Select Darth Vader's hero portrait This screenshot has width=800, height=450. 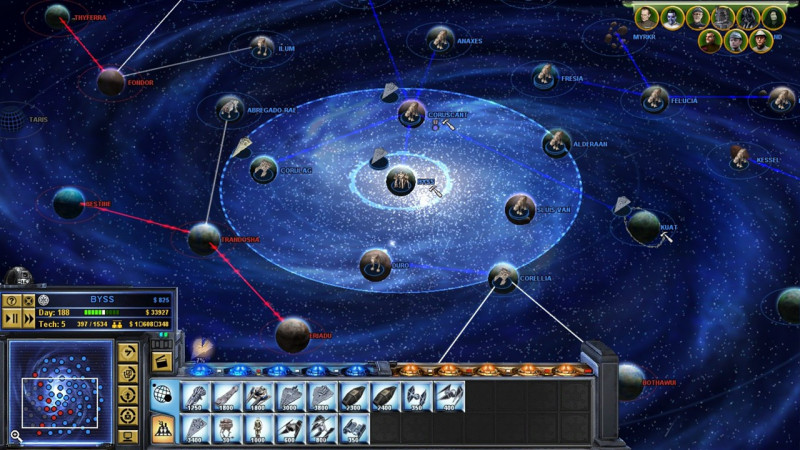point(747,17)
